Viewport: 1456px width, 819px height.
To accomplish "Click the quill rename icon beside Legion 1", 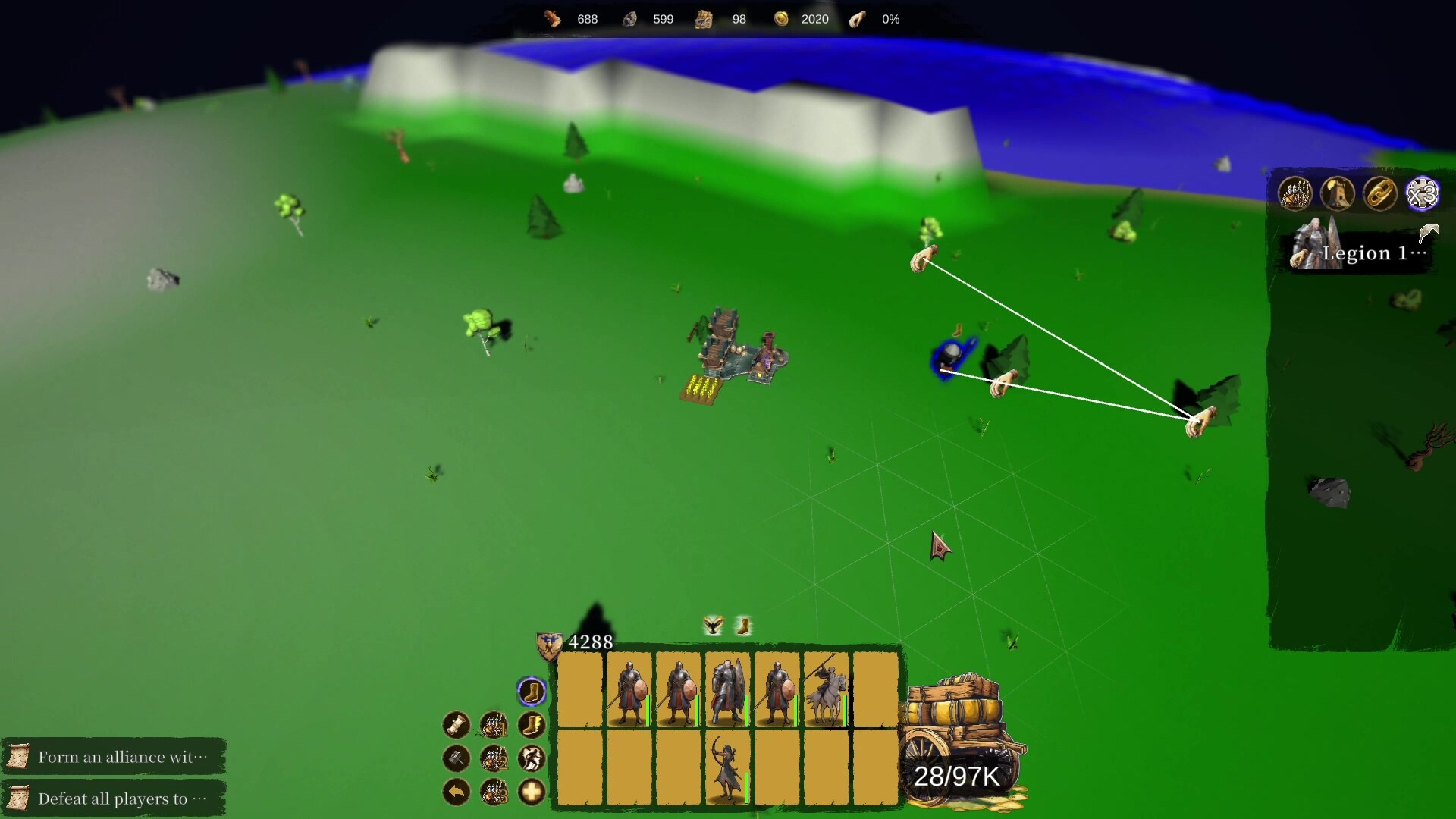I will click(1429, 232).
